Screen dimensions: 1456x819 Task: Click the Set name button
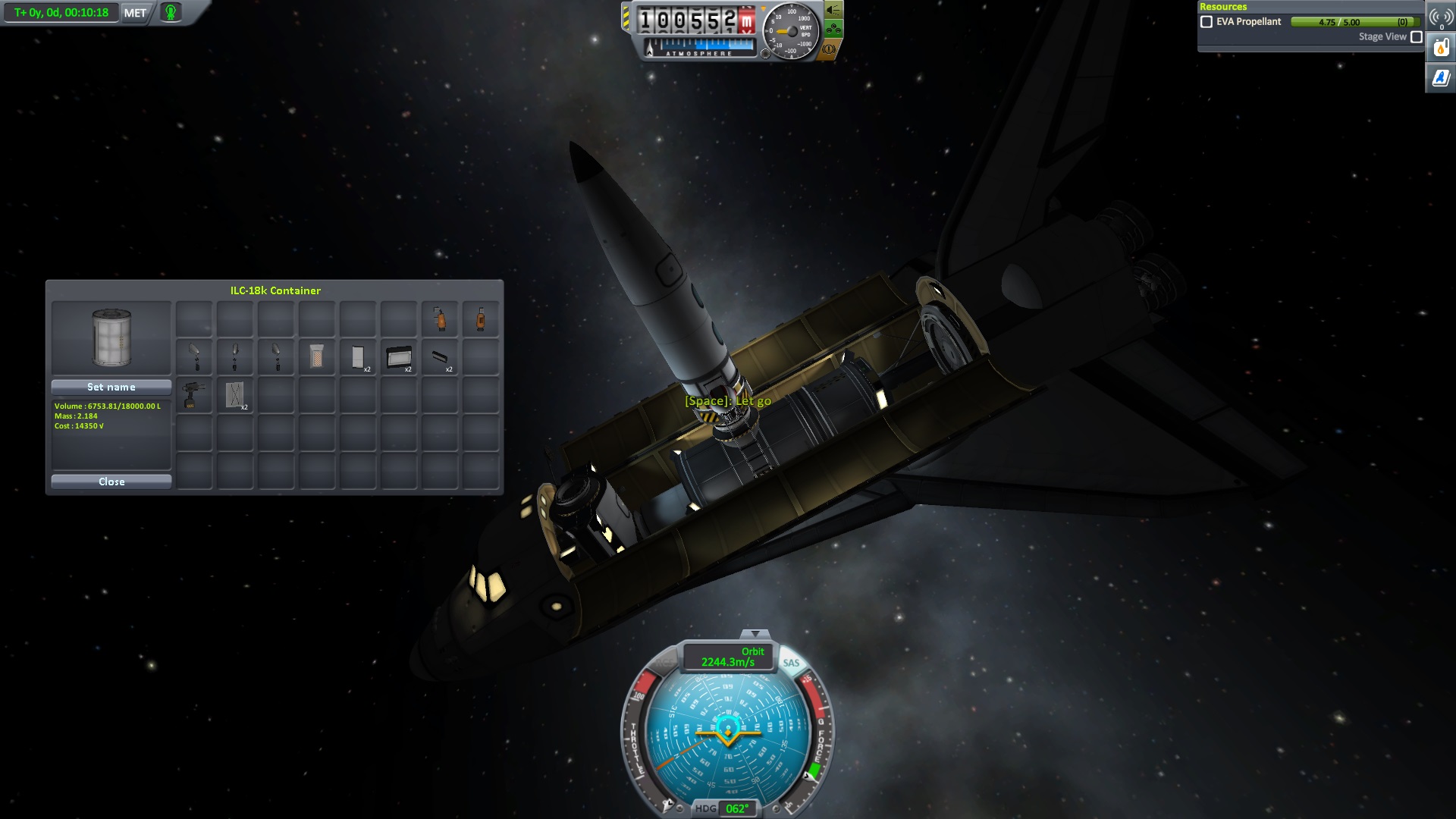click(111, 387)
